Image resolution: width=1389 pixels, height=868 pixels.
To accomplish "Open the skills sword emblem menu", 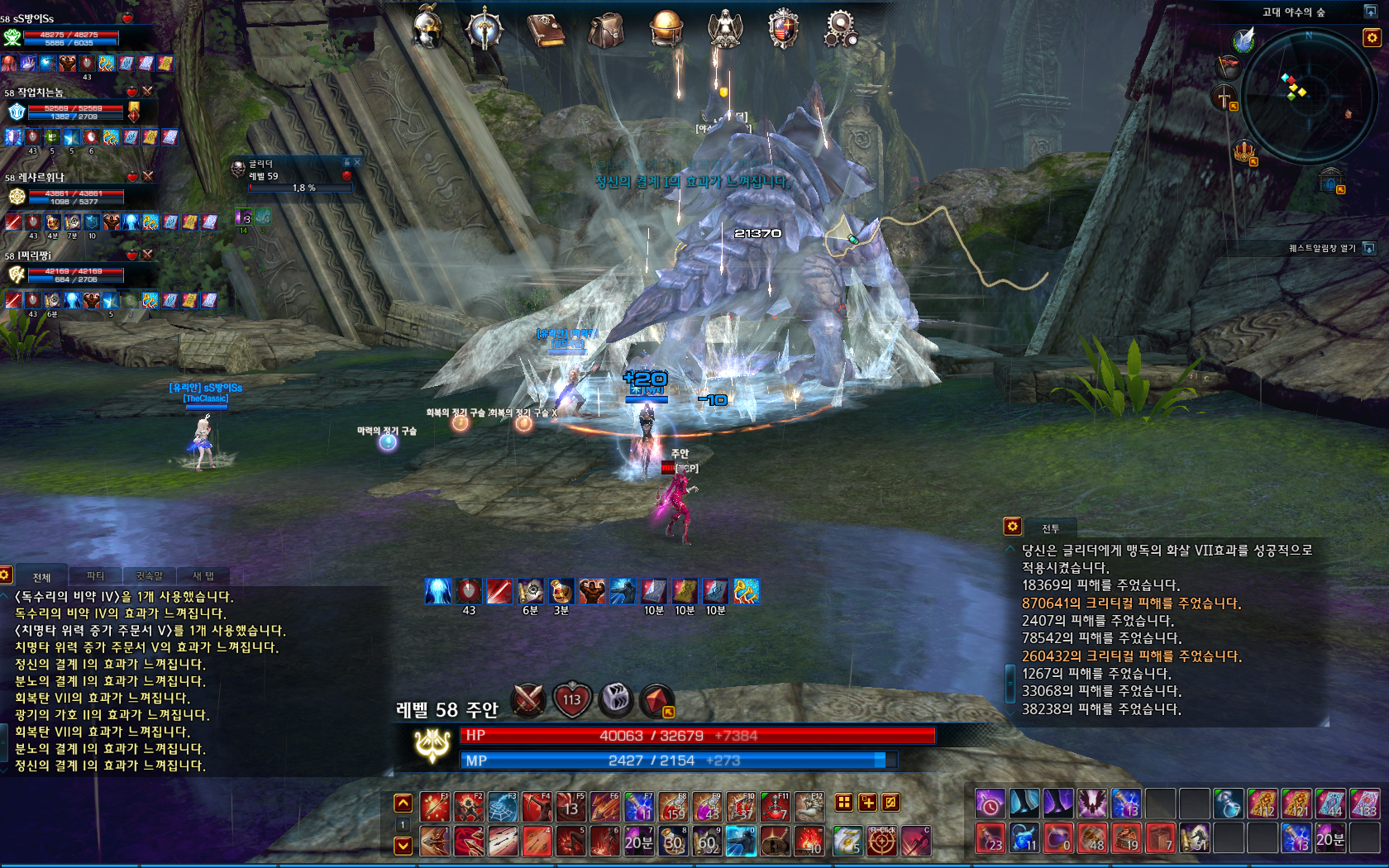I will pyautogui.click(x=485, y=29).
